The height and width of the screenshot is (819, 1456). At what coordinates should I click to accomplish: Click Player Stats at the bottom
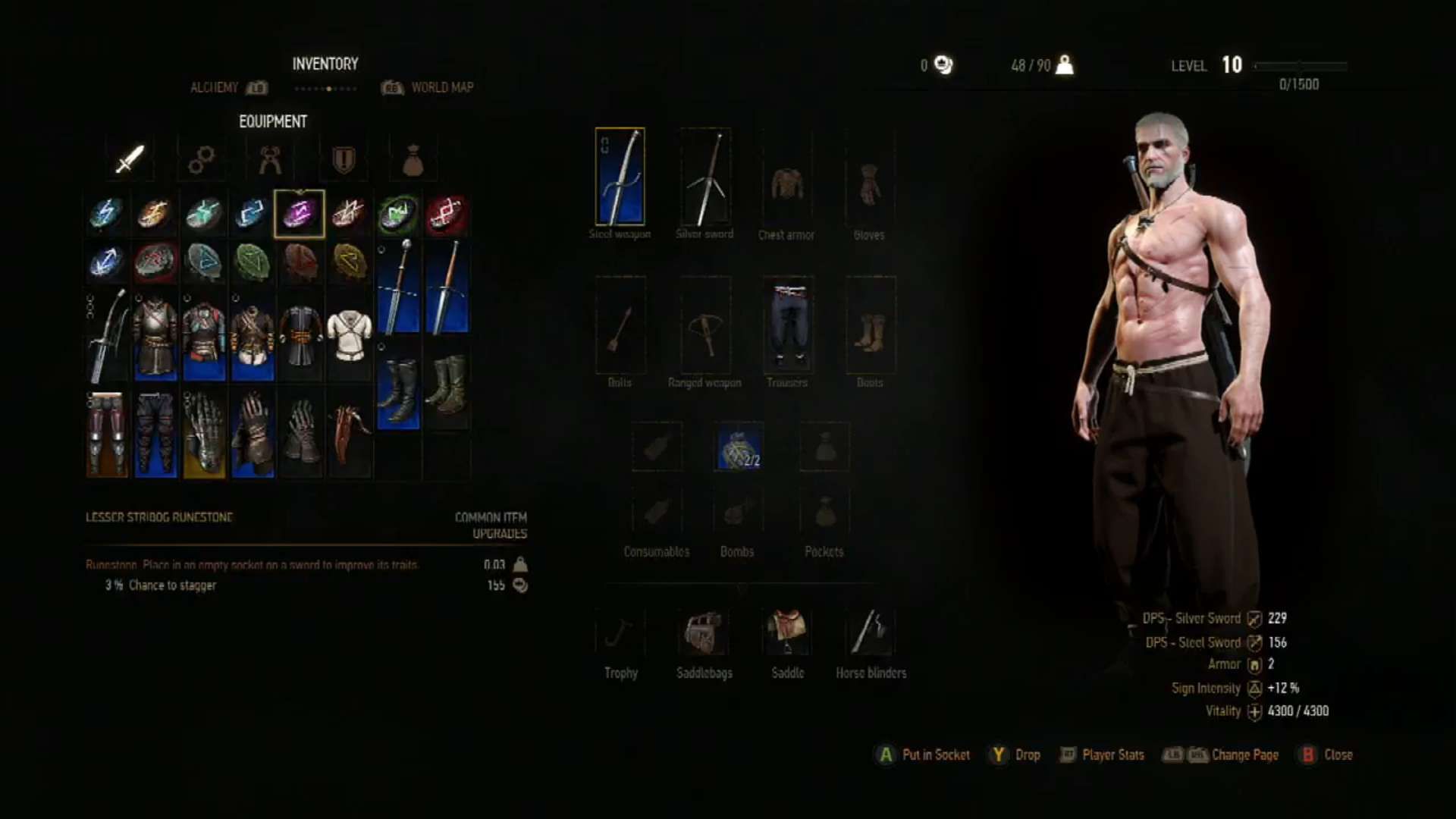coord(1112,755)
